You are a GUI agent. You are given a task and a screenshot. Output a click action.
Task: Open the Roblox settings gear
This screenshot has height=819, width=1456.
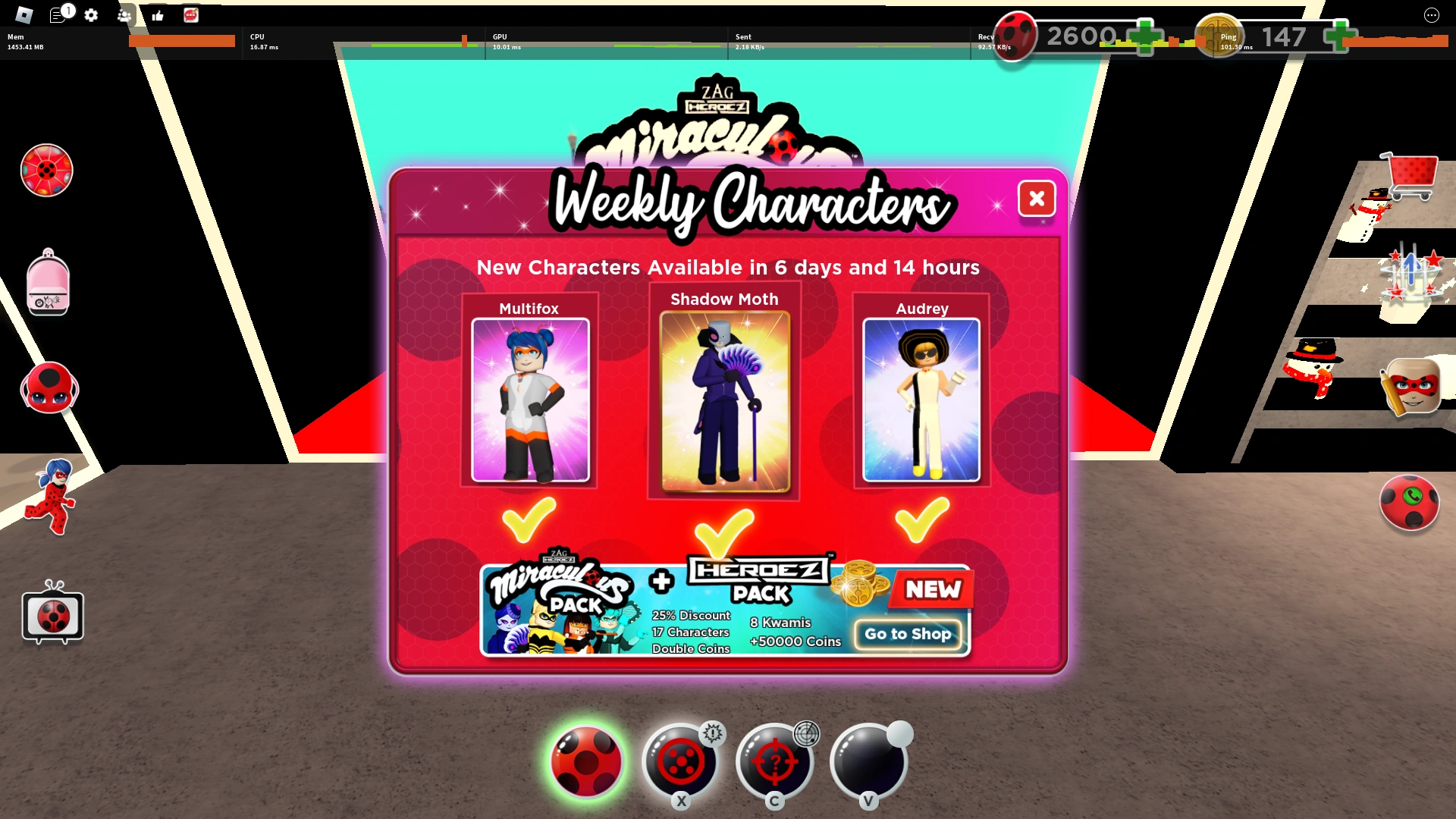91,15
